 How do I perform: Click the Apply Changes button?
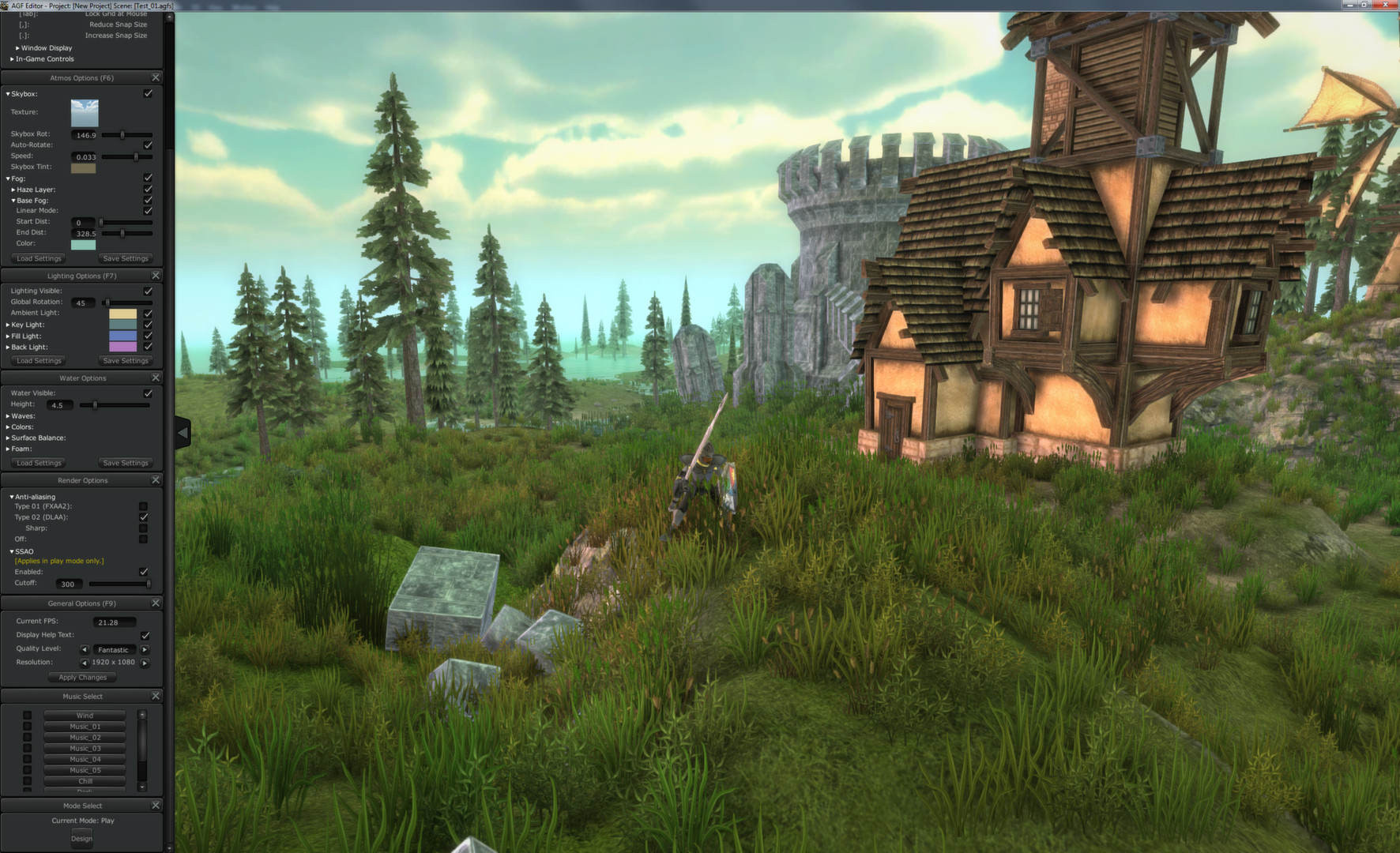[81, 677]
